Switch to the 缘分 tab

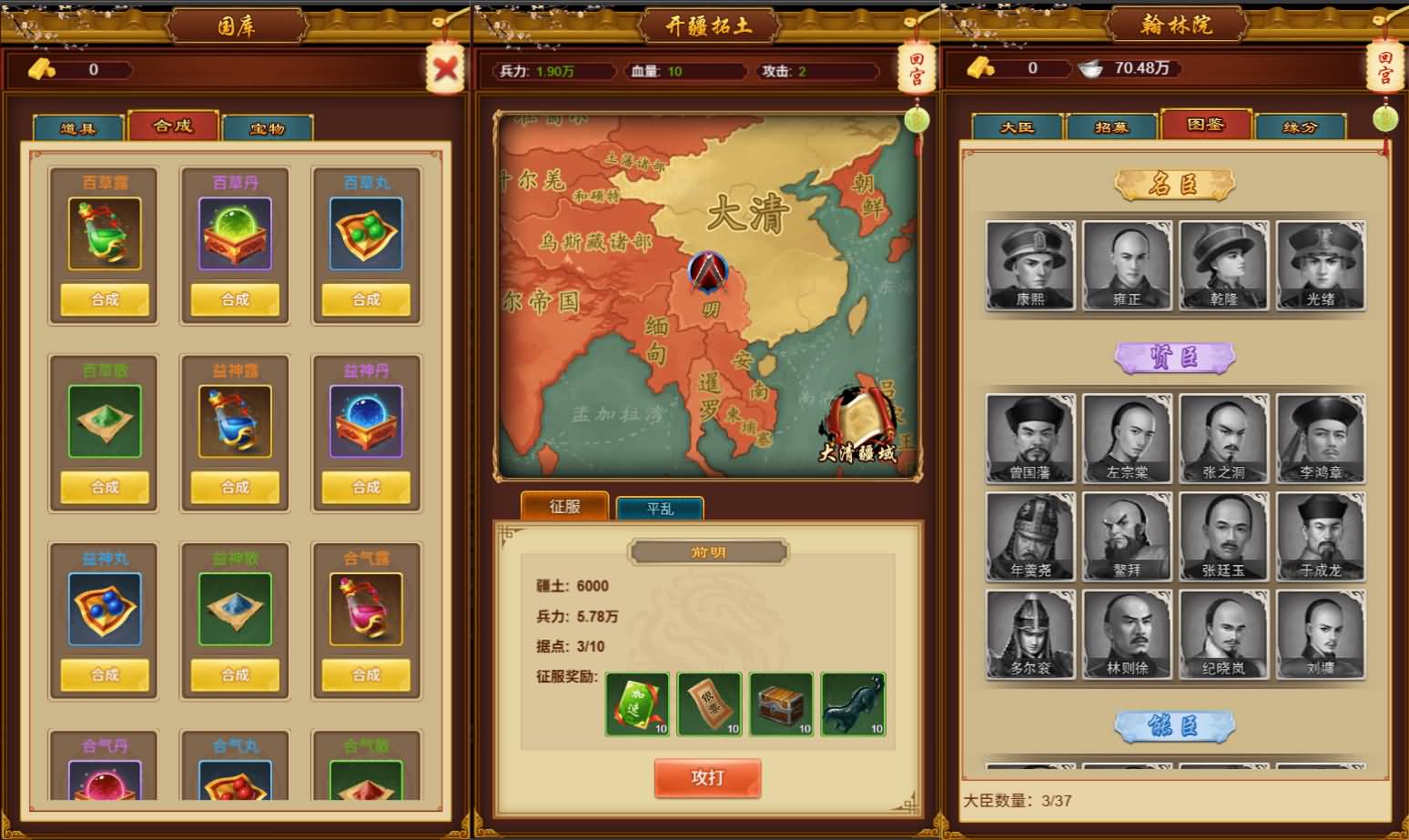1300,127
